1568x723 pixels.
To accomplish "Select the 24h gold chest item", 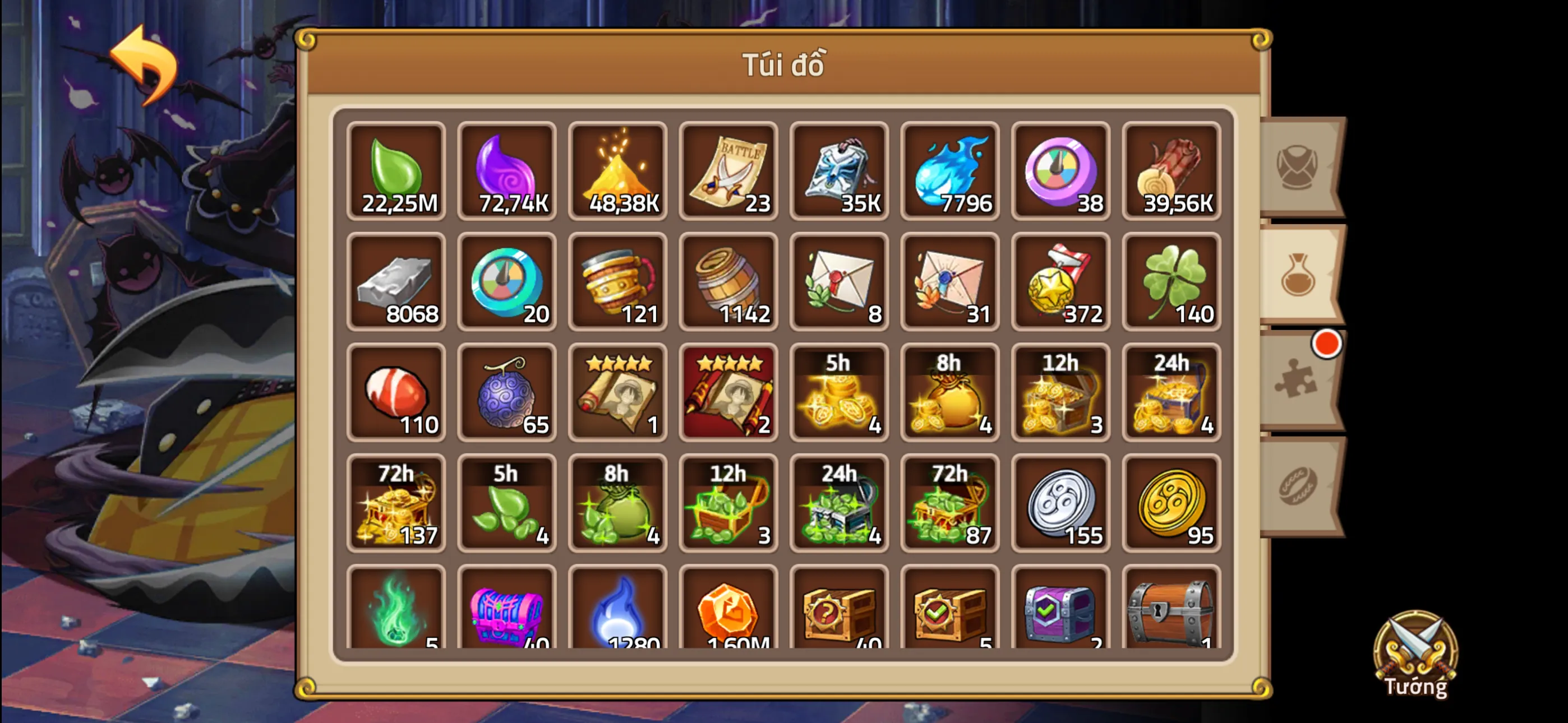I will click(x=1172, y=392).
